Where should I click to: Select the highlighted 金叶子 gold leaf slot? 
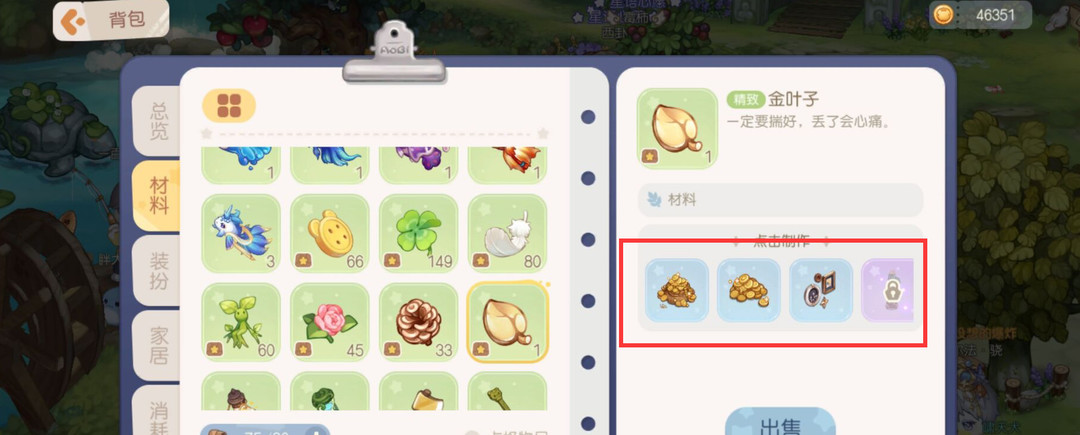[x=508, y=322]
